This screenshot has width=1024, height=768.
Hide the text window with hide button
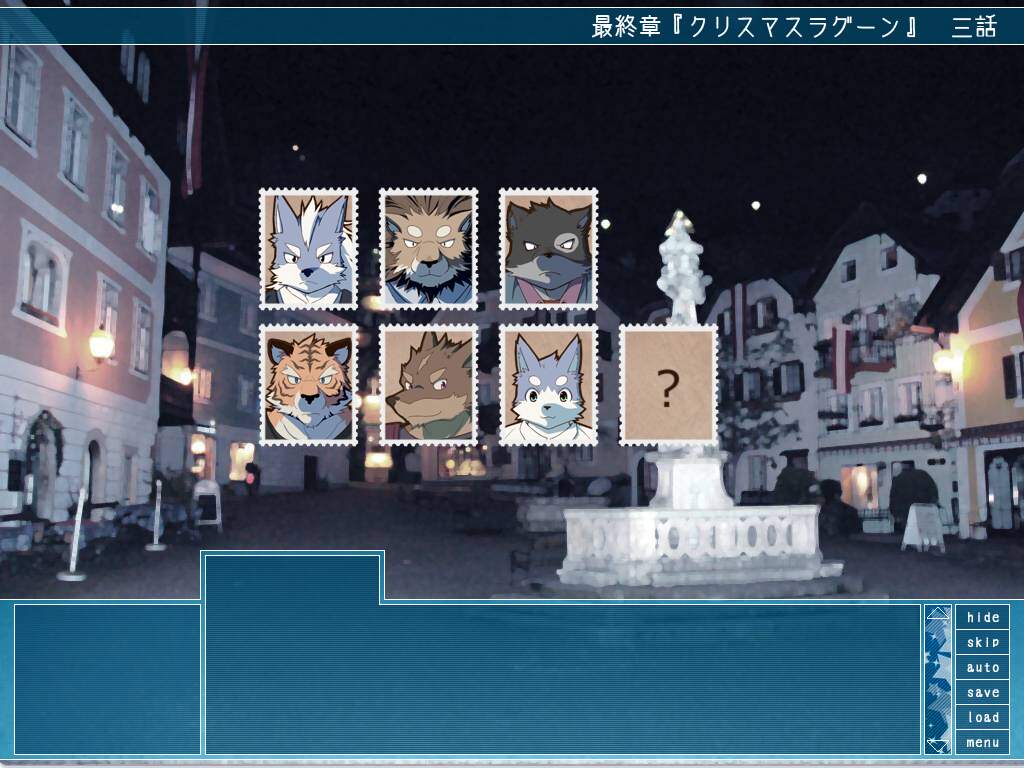point(982,617)
